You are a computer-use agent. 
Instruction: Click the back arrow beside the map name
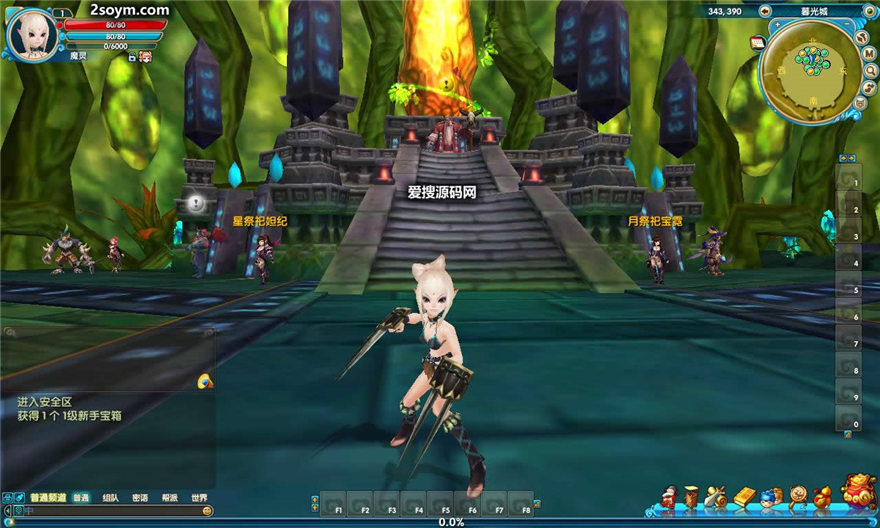765,11
